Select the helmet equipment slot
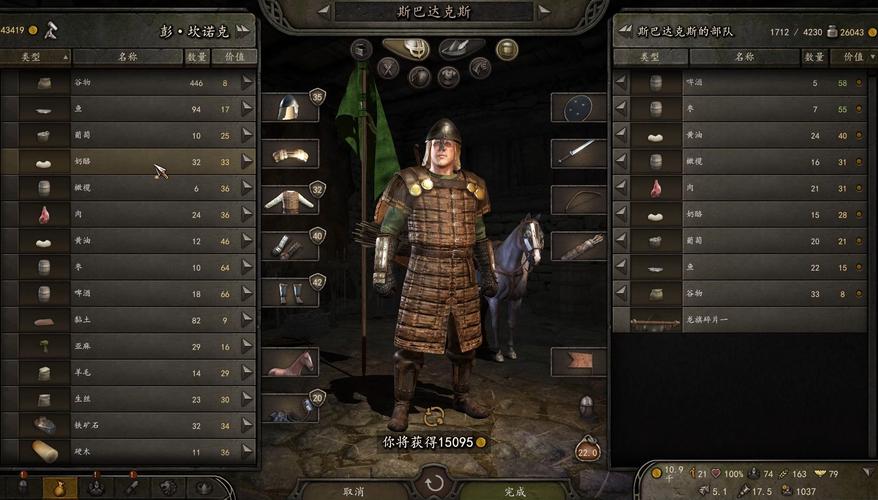This screenshot has width=878, height=500. (x=290, y=107)
